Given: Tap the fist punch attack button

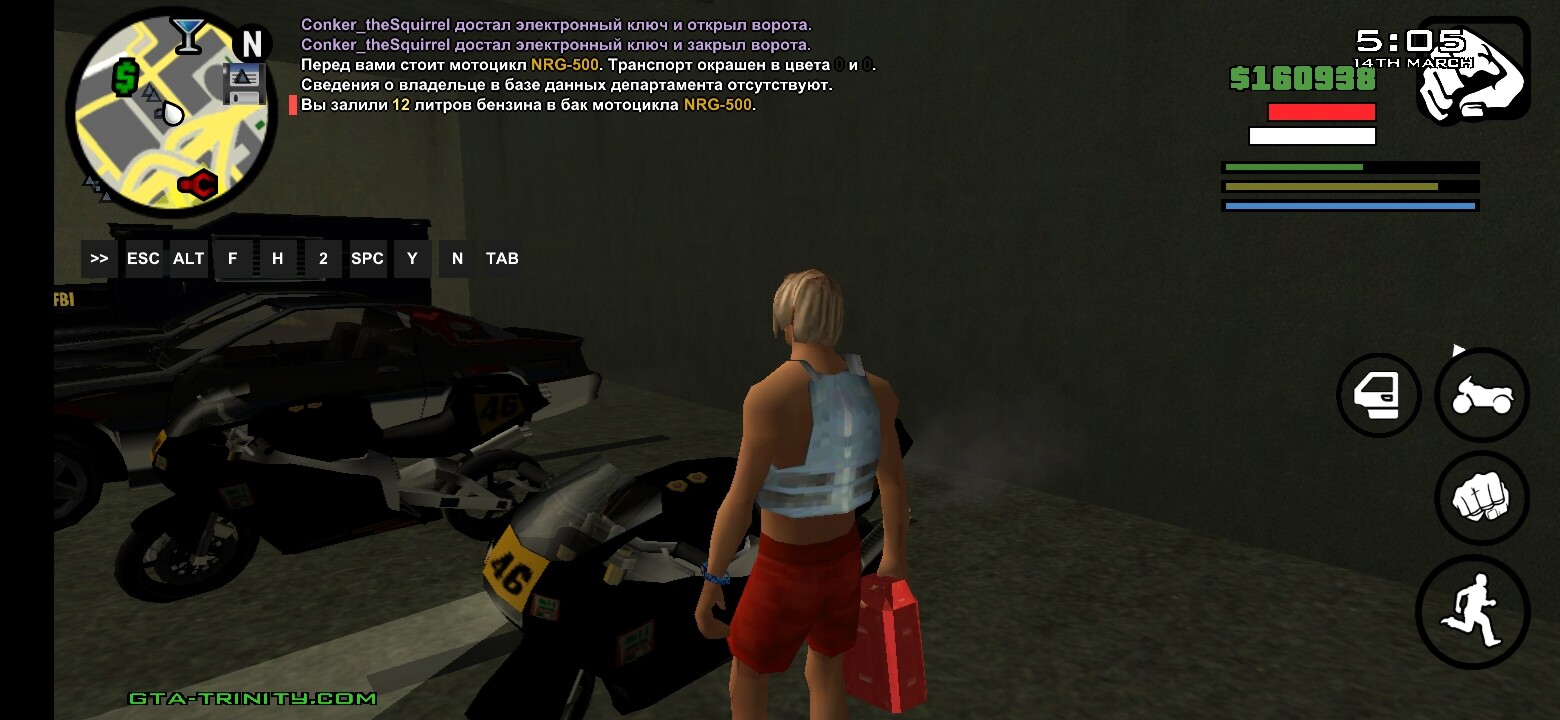Looking at the screenshot, I should coord(1482,498).
